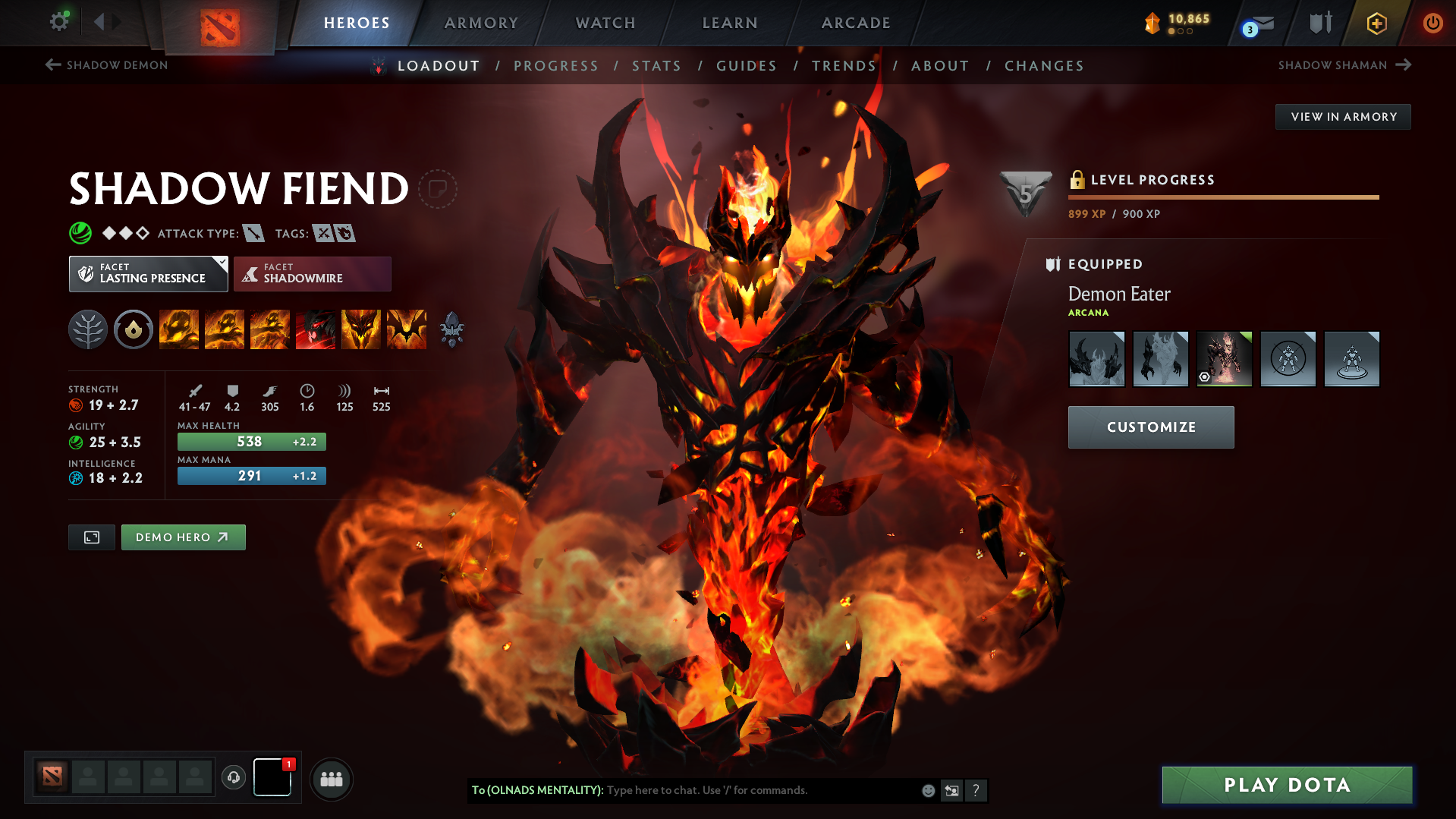Go to the Learn tab
Viewport: 1456px width, 819px height.
click(x=730, y=23)
